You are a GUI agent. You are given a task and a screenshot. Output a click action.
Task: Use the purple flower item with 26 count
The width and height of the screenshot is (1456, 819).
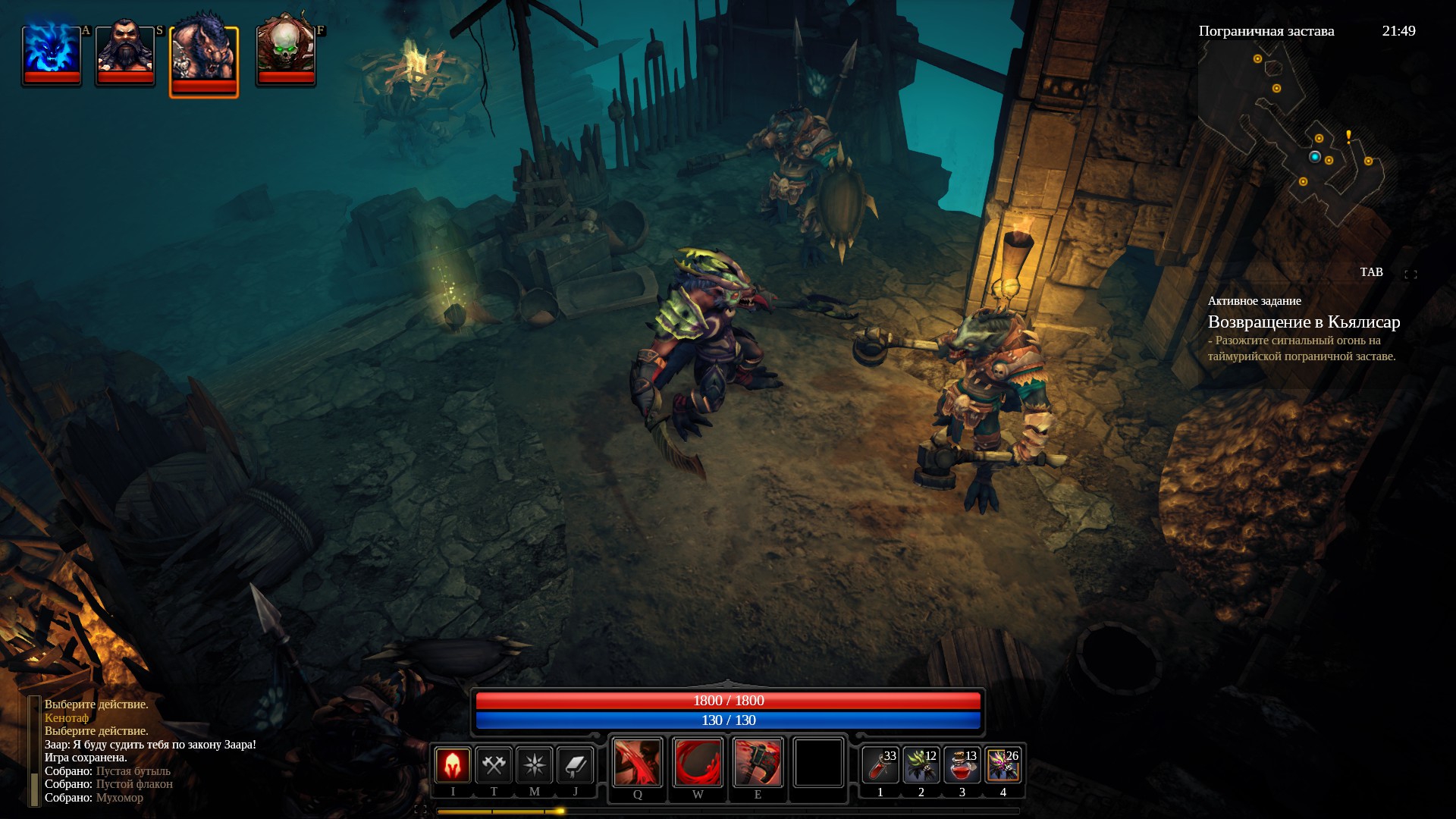(1003, 765)
